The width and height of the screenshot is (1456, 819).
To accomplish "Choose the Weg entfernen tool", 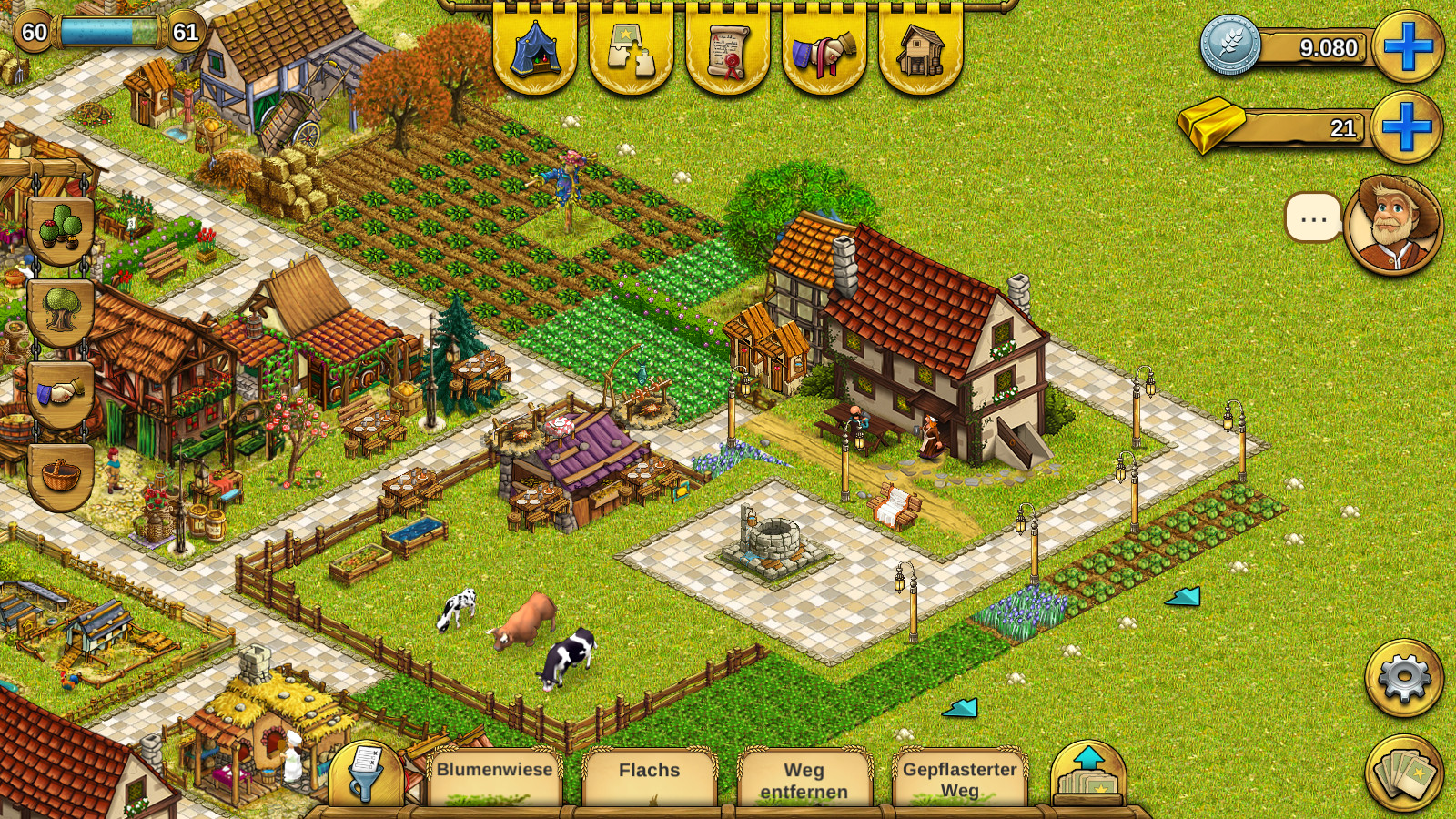I will [804, 779].
